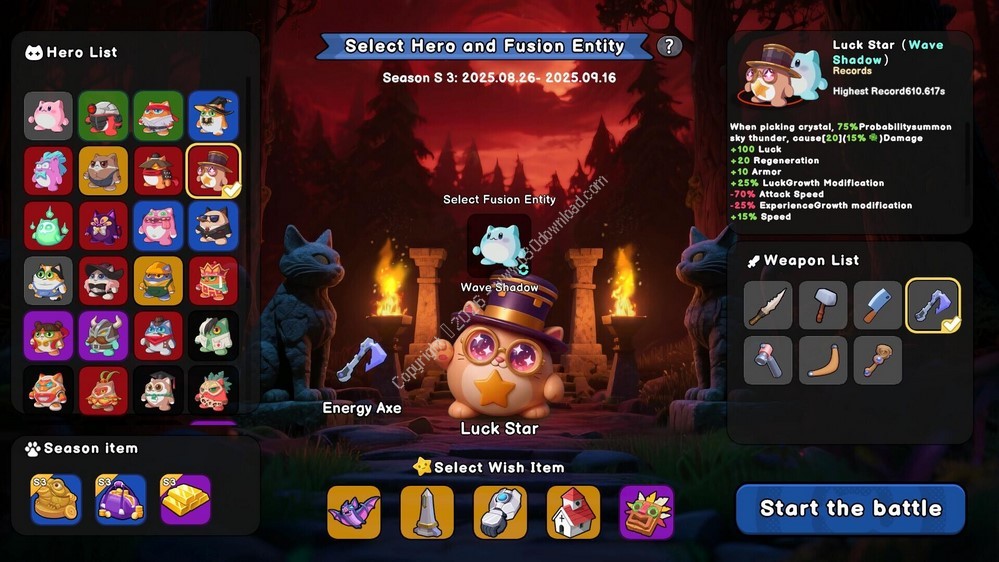Select the horned viking helmet cat hero
The width and height of the screenshot is (999, 562).
104,336
